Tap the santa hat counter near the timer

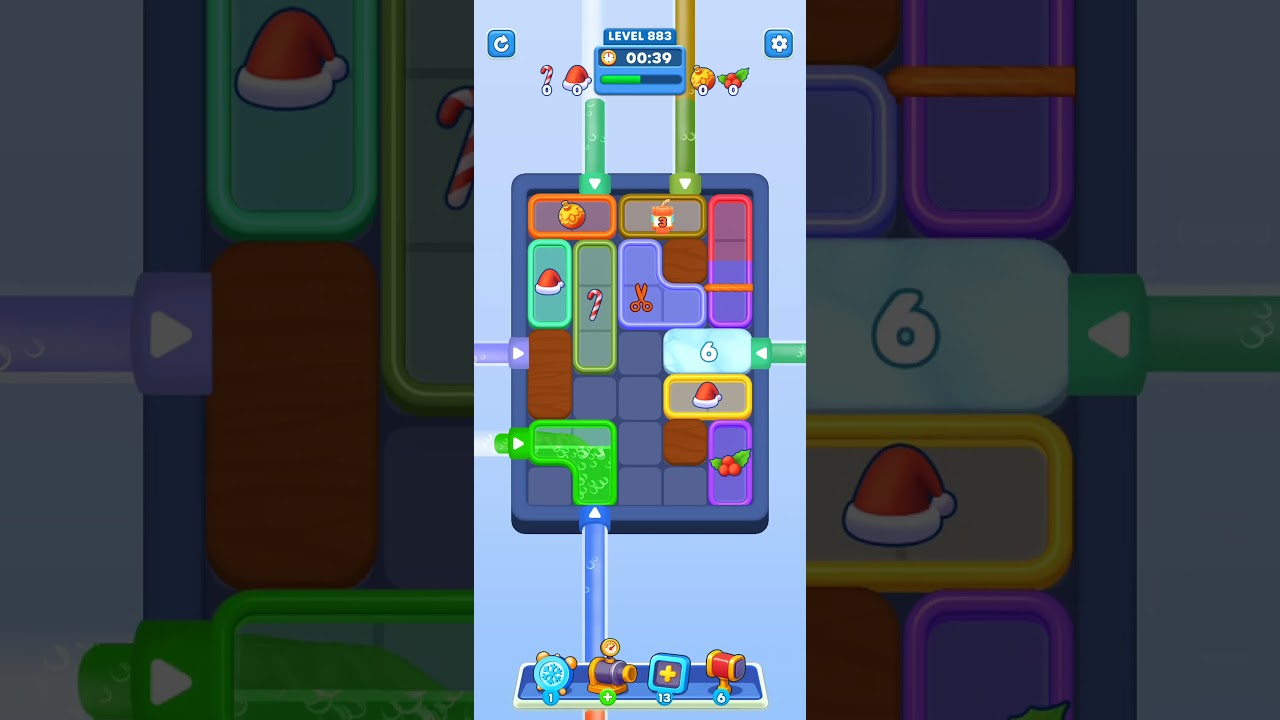(575, 77)
